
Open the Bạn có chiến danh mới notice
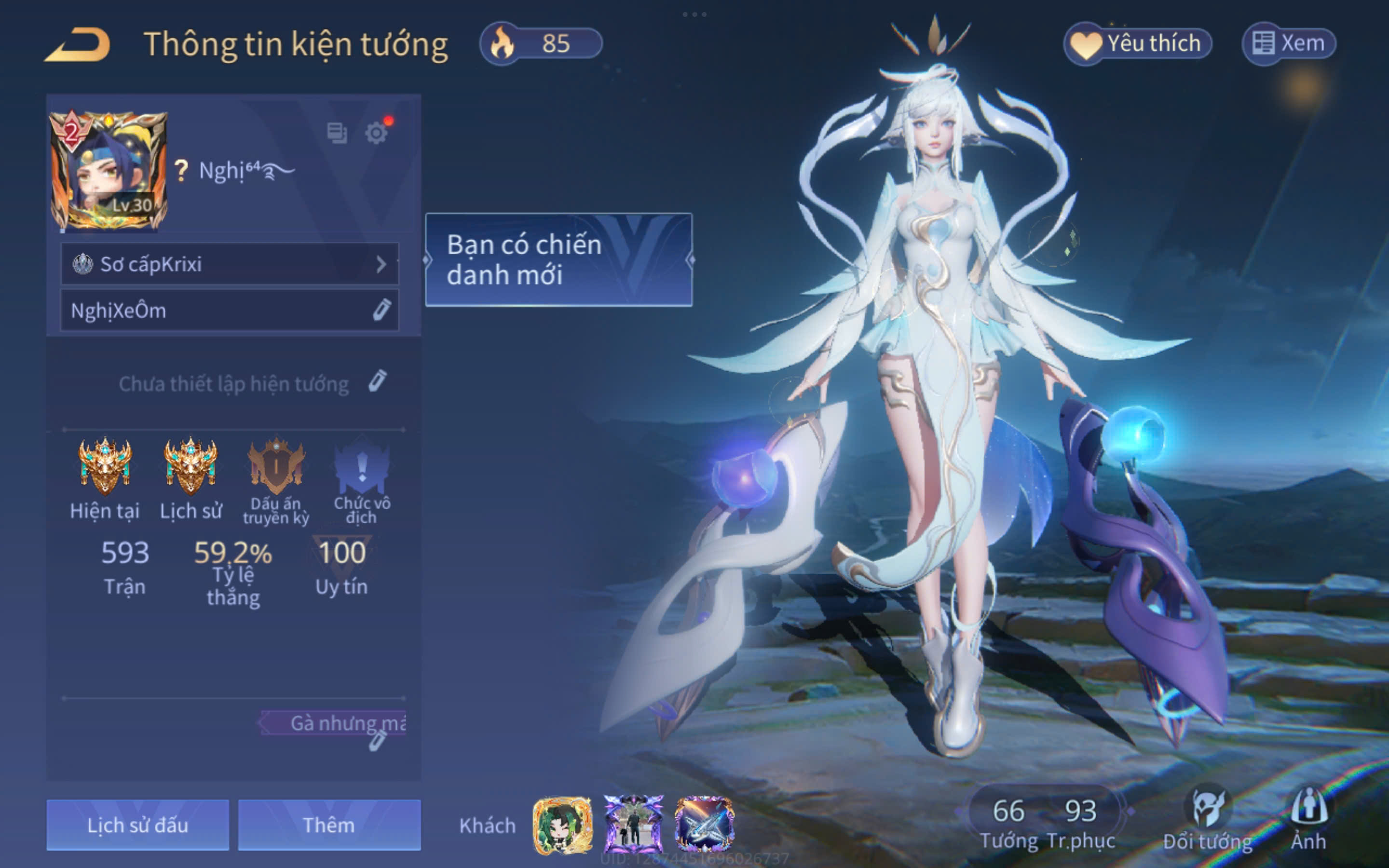click(x=558, y=259)
